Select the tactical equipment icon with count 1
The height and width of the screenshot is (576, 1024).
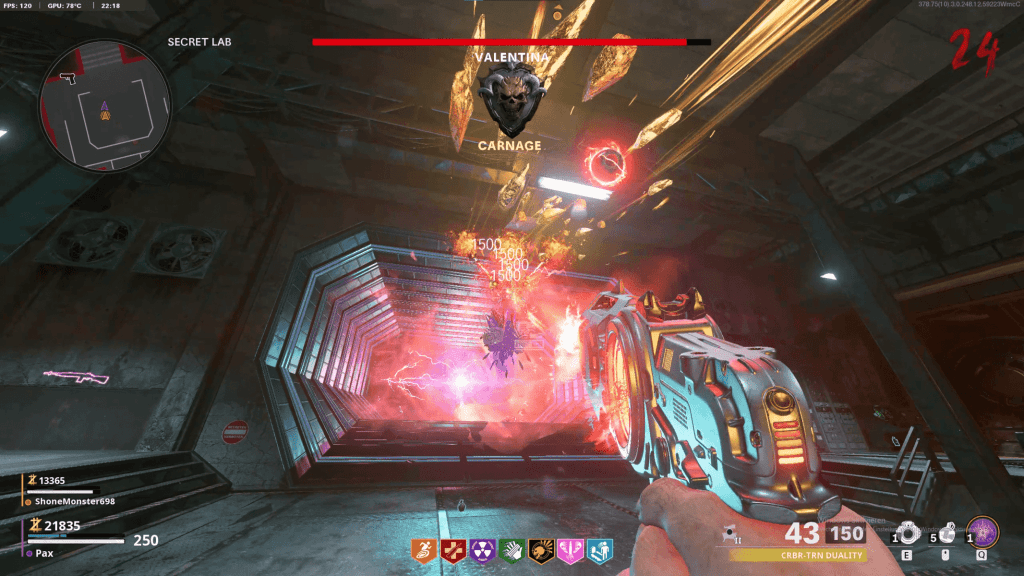tap(906, 533)
